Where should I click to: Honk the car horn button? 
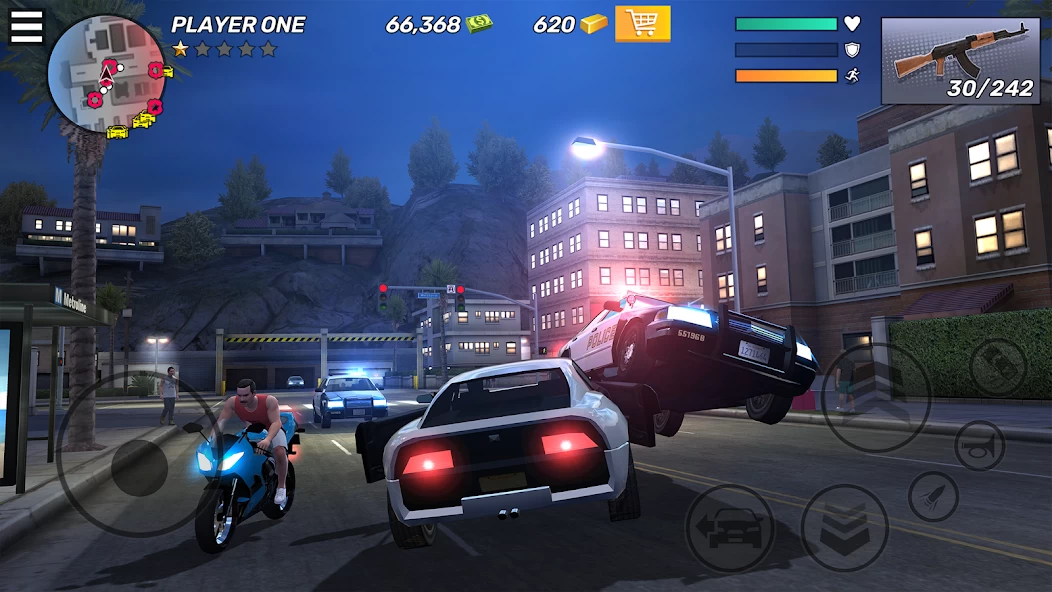coord(979,445)
